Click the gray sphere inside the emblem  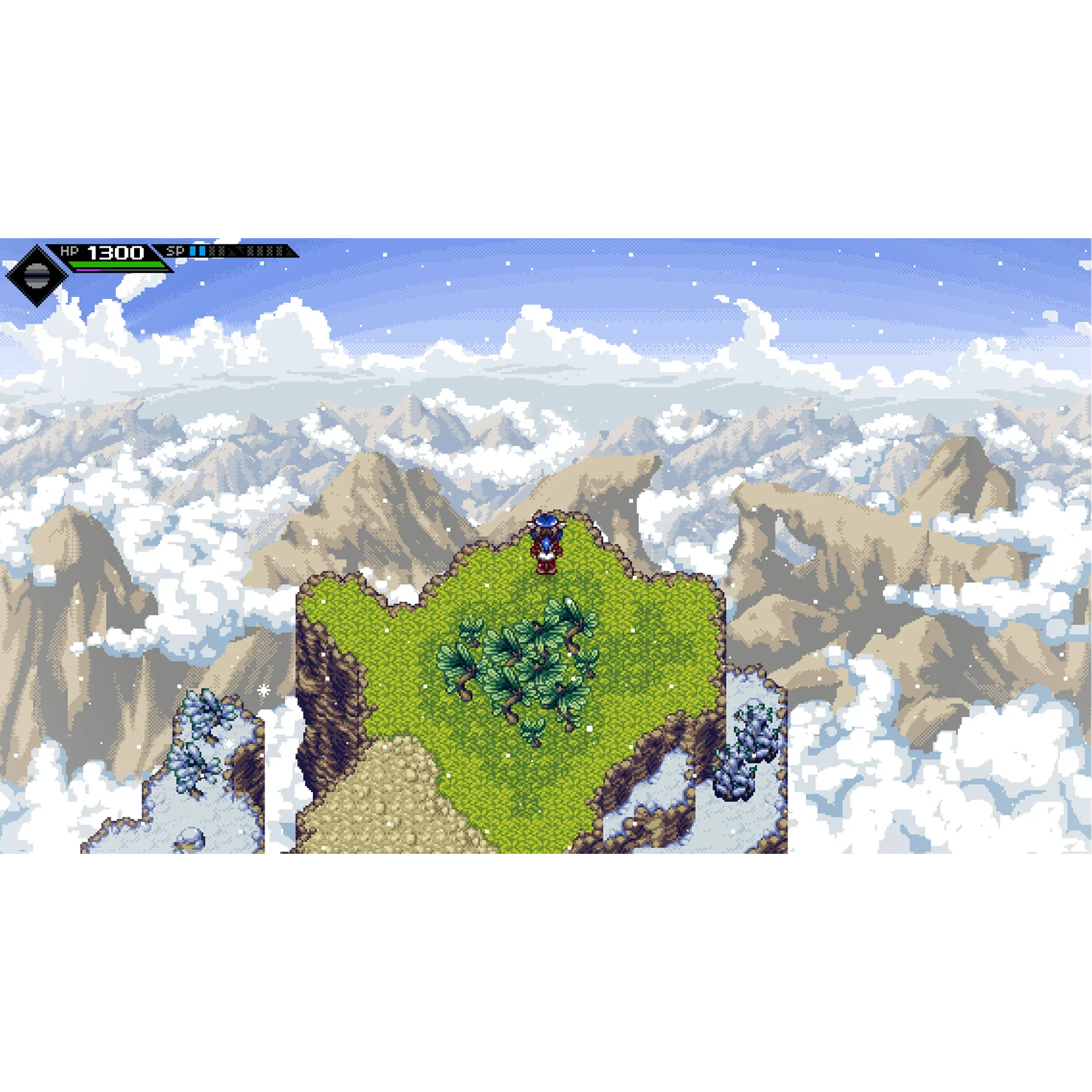pos(36,276)
